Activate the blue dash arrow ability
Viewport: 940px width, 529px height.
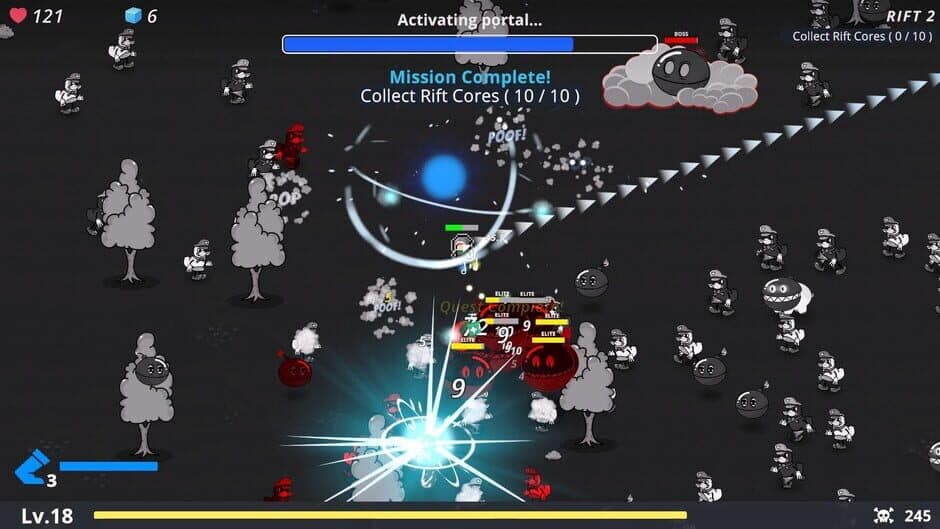click(x=32, y=467)
